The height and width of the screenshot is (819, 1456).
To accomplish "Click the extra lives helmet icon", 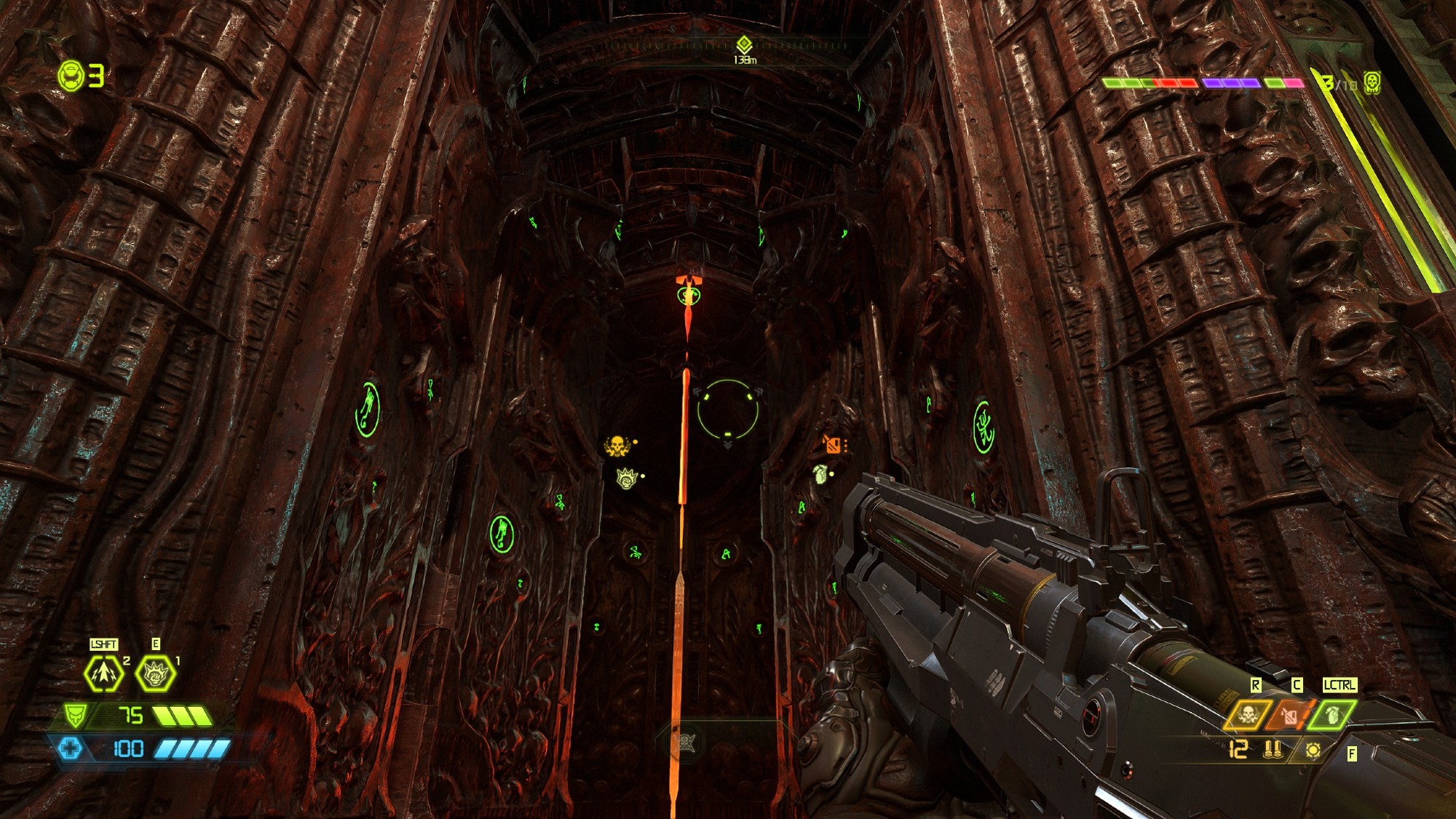I will coord(71,76).
